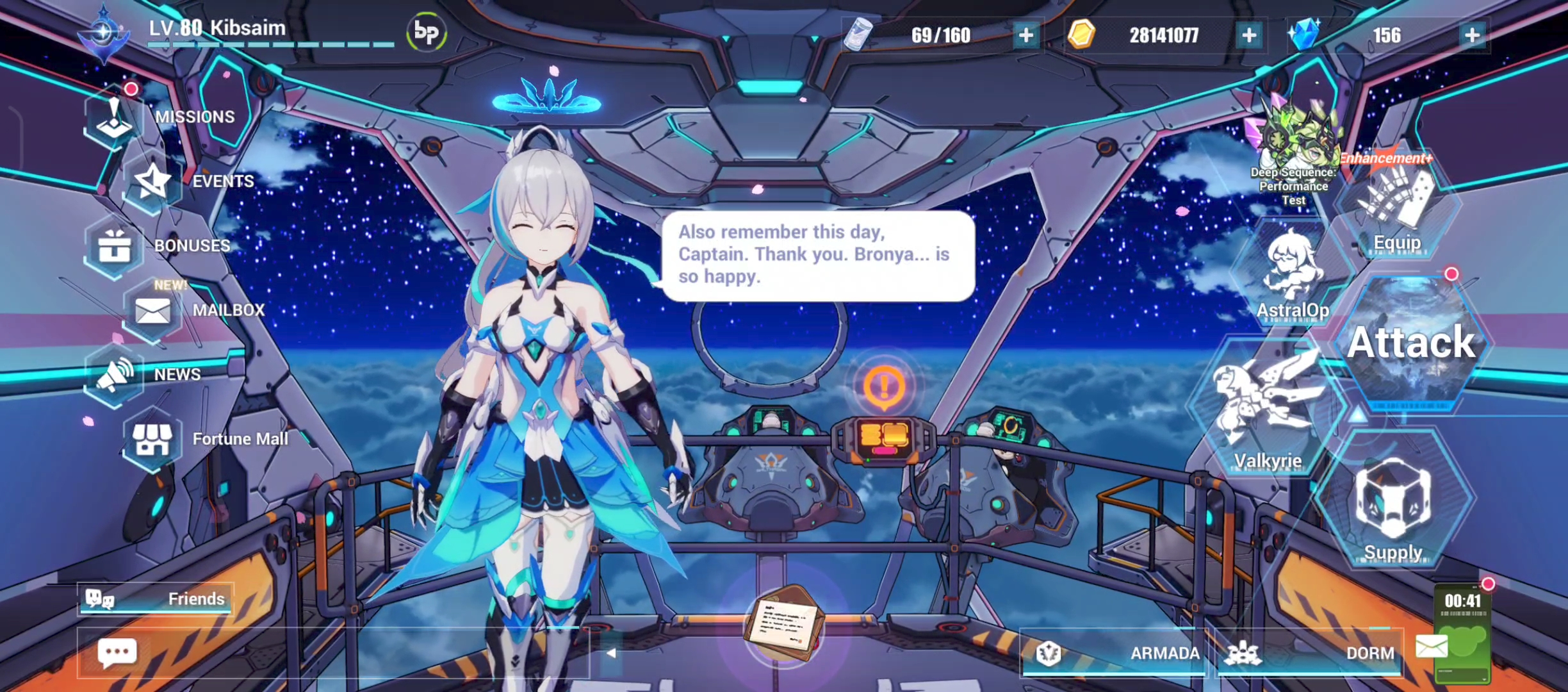Enter the AstralOp mode
Viewport: 1568px width, 692px height.
1294,269
